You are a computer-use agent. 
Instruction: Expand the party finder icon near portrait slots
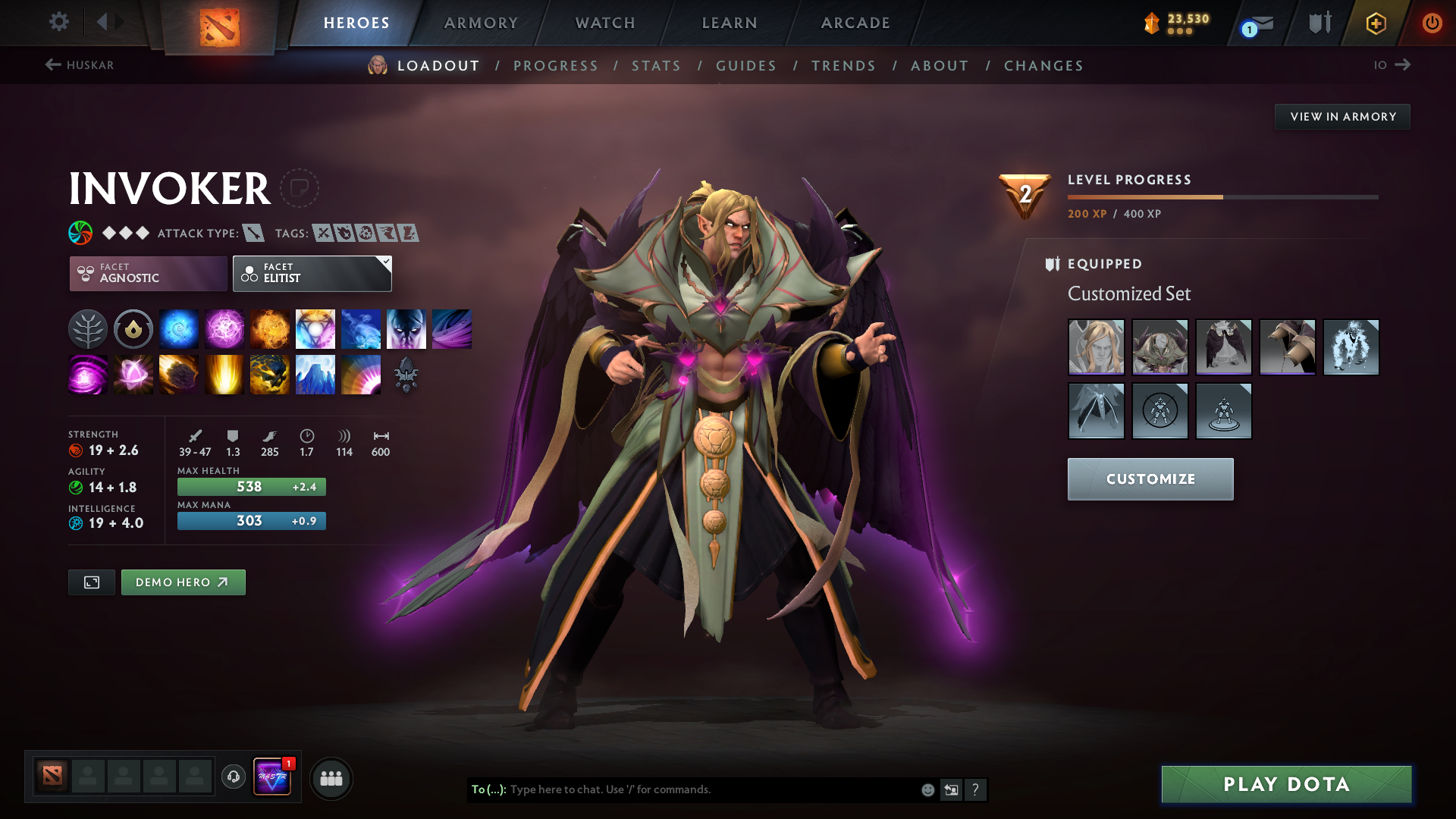tap(331, 778)
